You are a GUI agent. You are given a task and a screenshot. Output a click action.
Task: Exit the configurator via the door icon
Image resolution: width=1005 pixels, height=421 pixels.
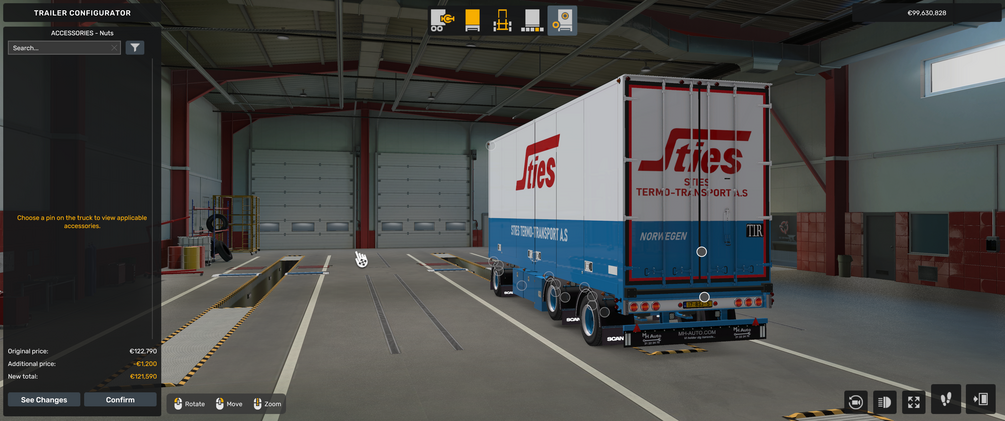point(981,399)
